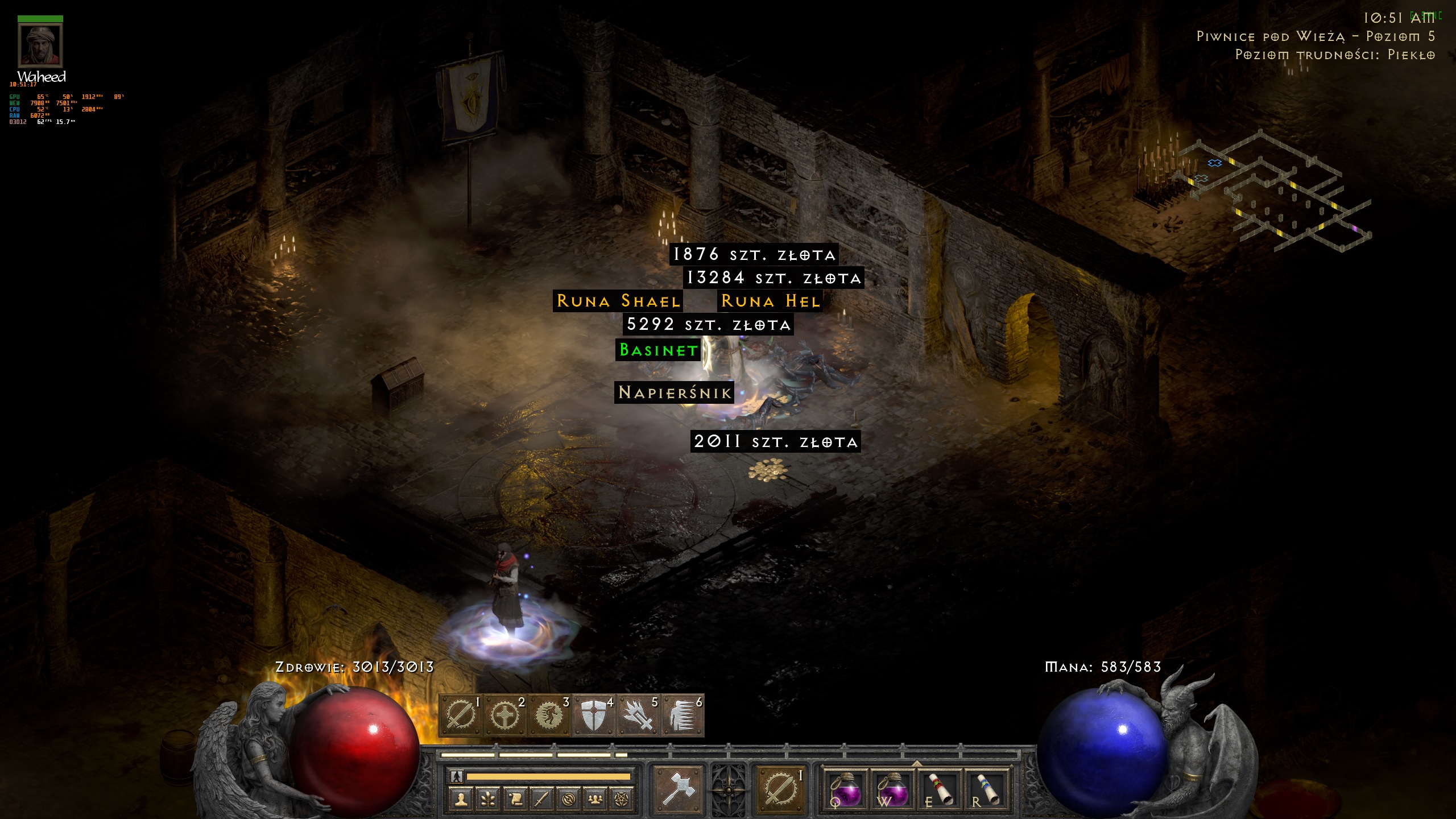Open the Blessed Hammer left skill selector
Screen dimensions: 1456x819
678,788
